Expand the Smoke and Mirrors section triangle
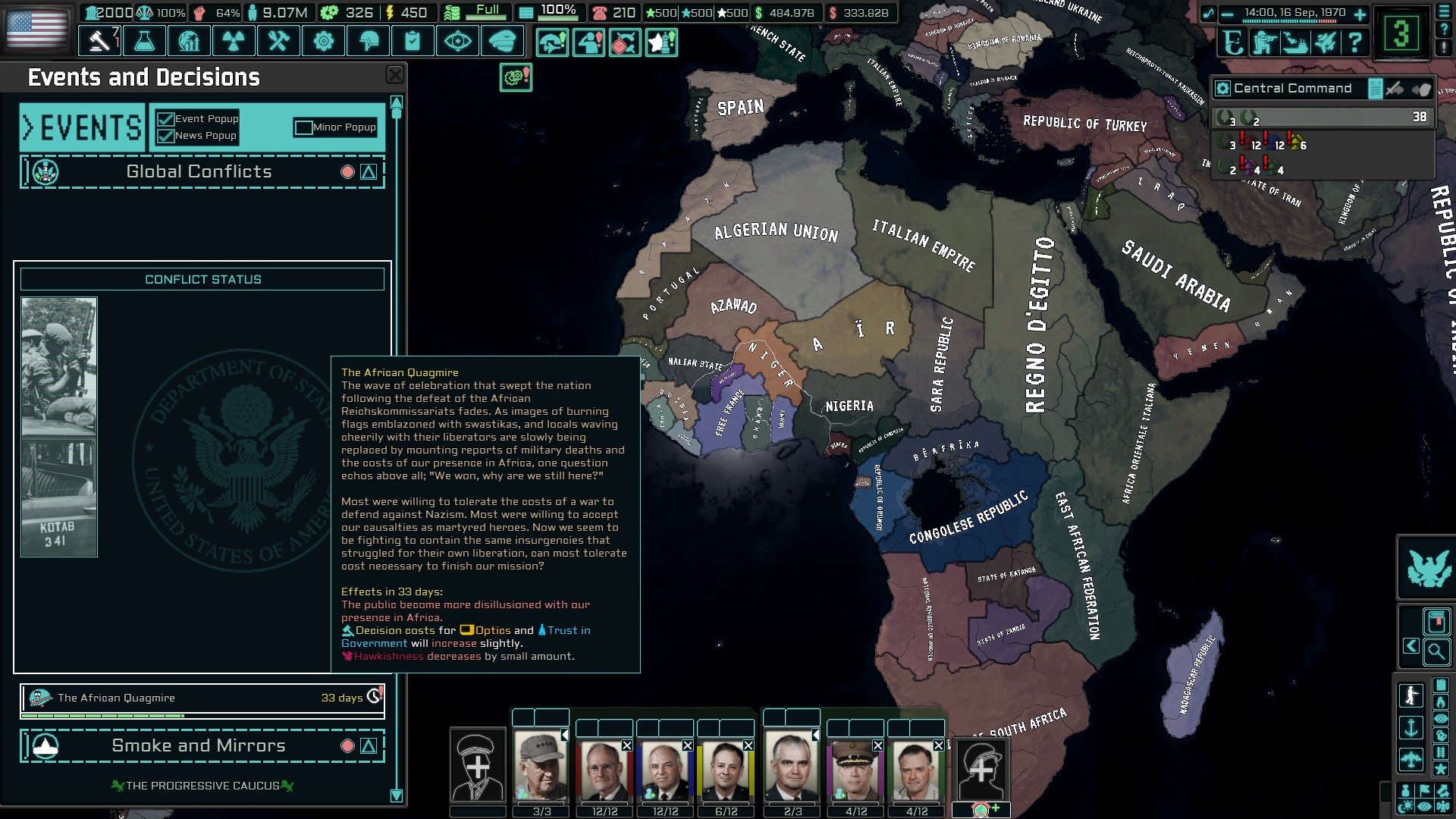This screenshot has height=819, width=1456. tap(369, 745)
